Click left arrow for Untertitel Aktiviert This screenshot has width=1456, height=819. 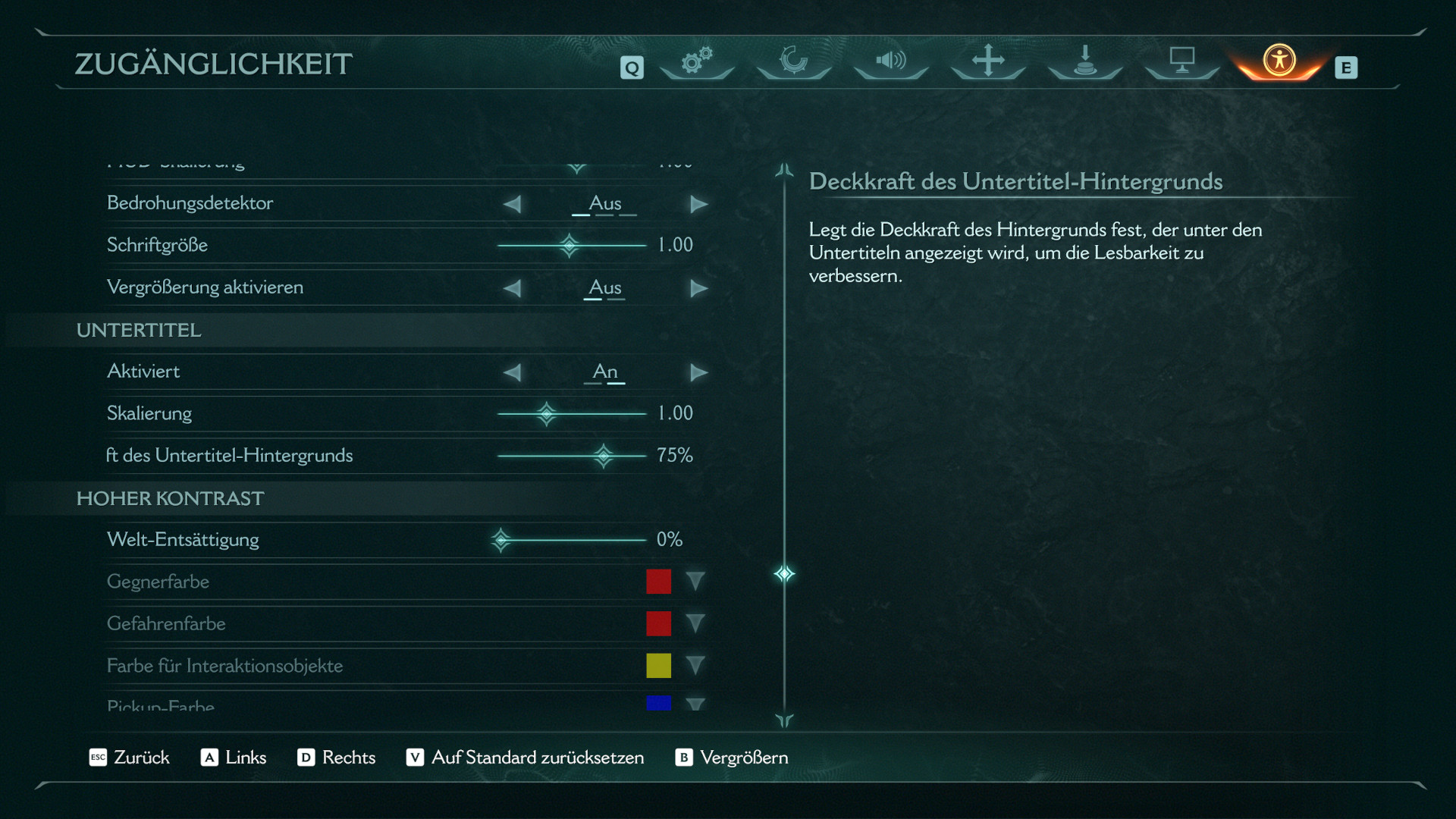513,372
